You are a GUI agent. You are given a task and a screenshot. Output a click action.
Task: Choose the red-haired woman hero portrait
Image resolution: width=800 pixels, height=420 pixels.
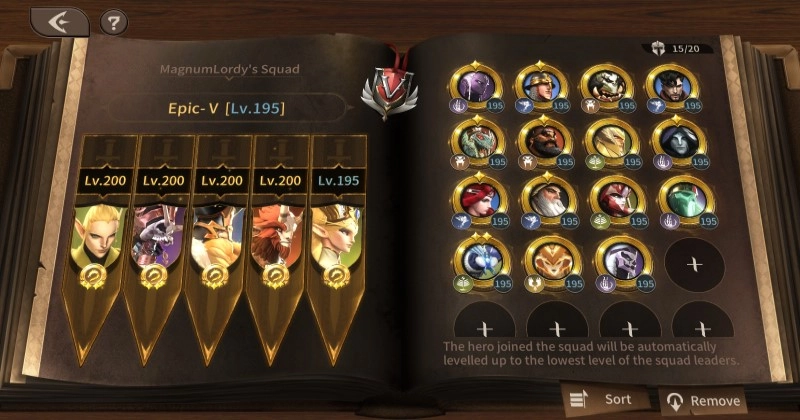(x=476, y=199)
